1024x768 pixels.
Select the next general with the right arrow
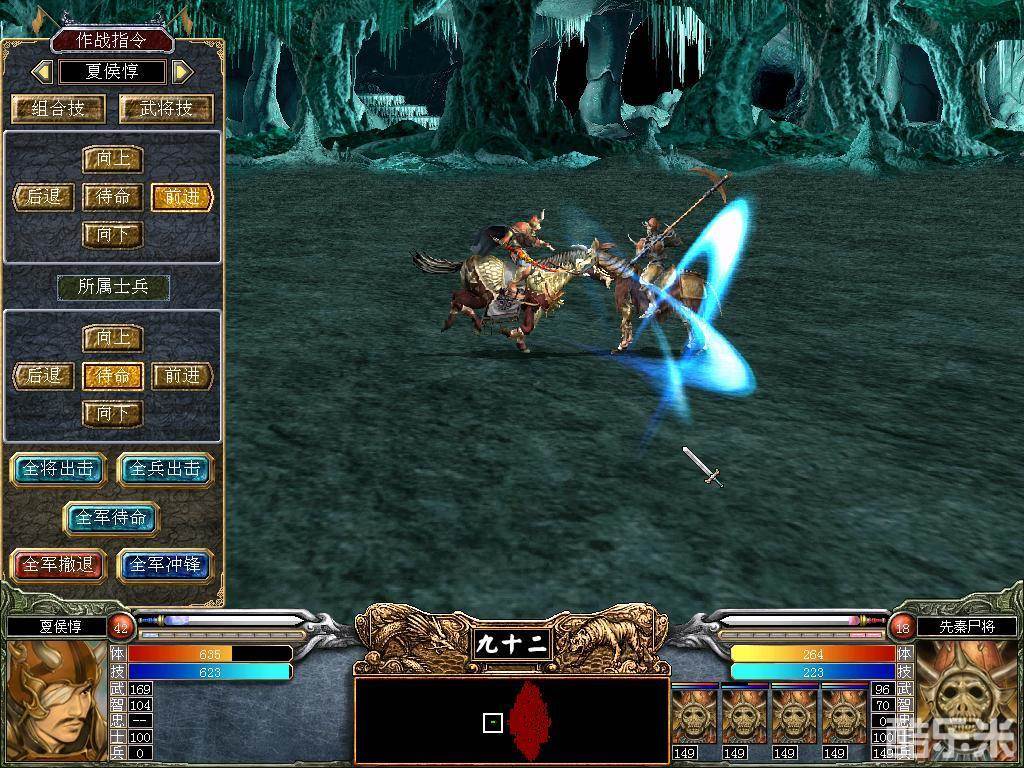point(182,72)
